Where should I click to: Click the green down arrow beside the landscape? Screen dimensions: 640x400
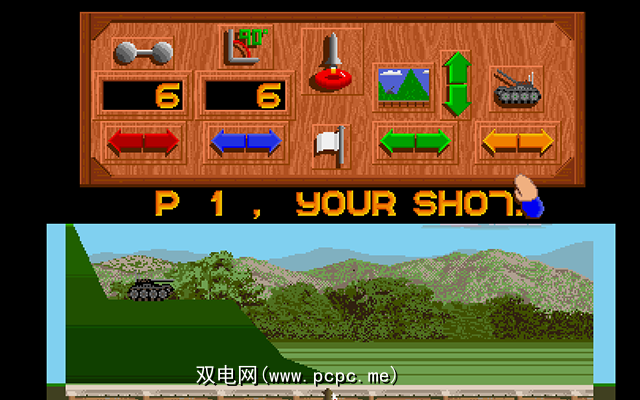[x=456, y=100]
